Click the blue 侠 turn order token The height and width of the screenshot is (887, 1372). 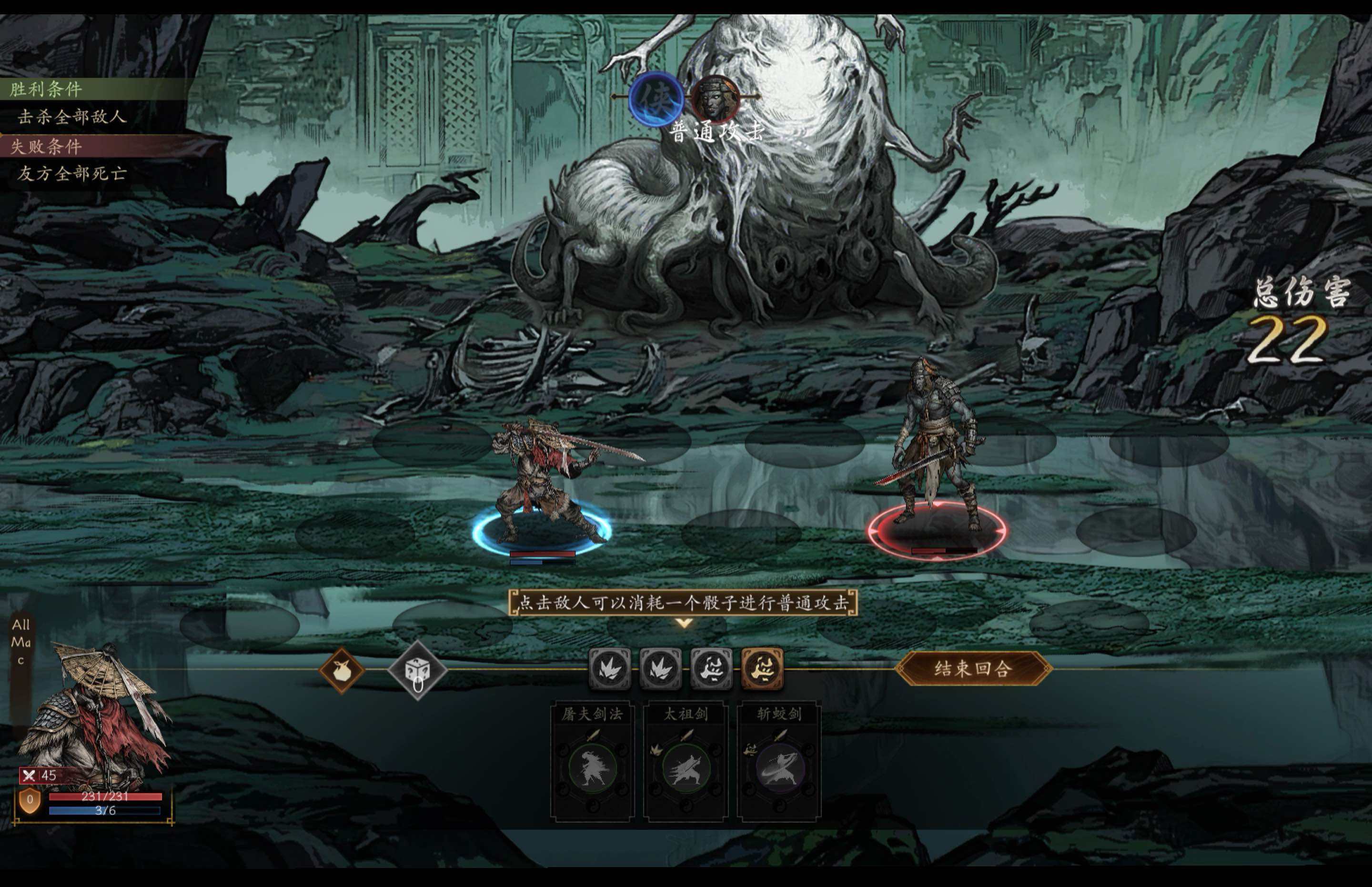pyautogui.click(x=656, y=99)
